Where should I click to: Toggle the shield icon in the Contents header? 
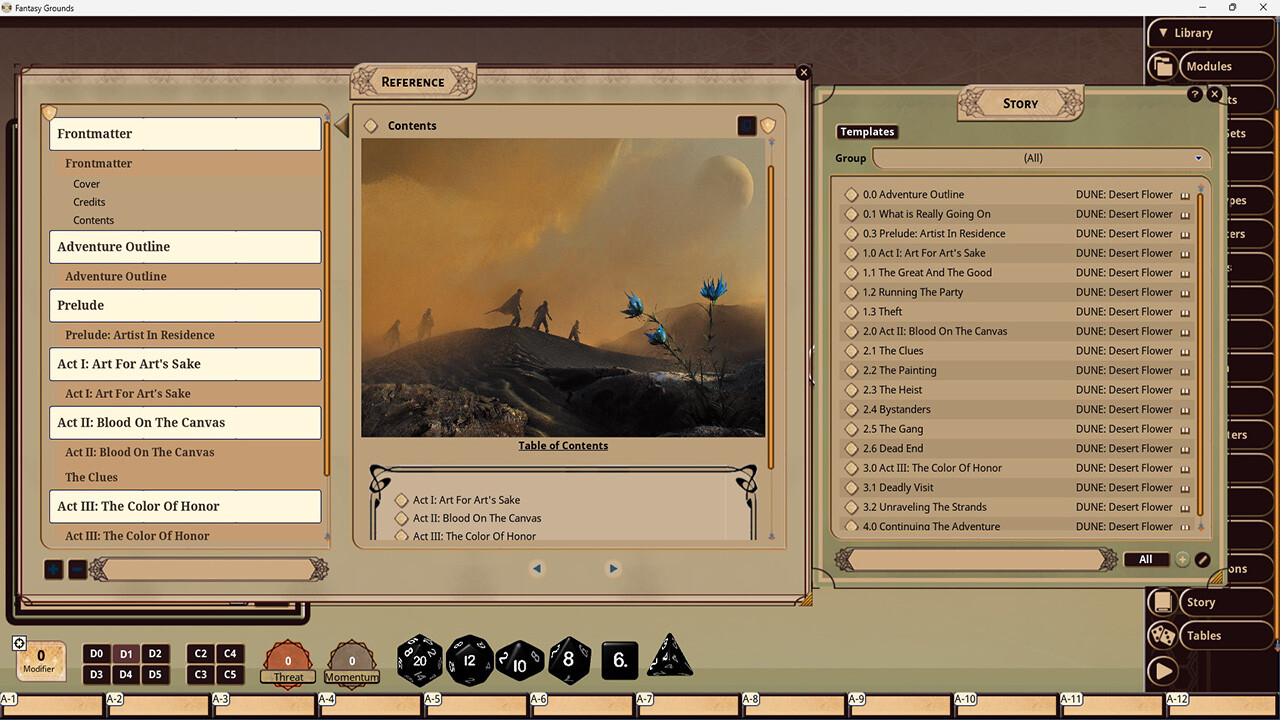pyautogui.click(x=768, y=125)
